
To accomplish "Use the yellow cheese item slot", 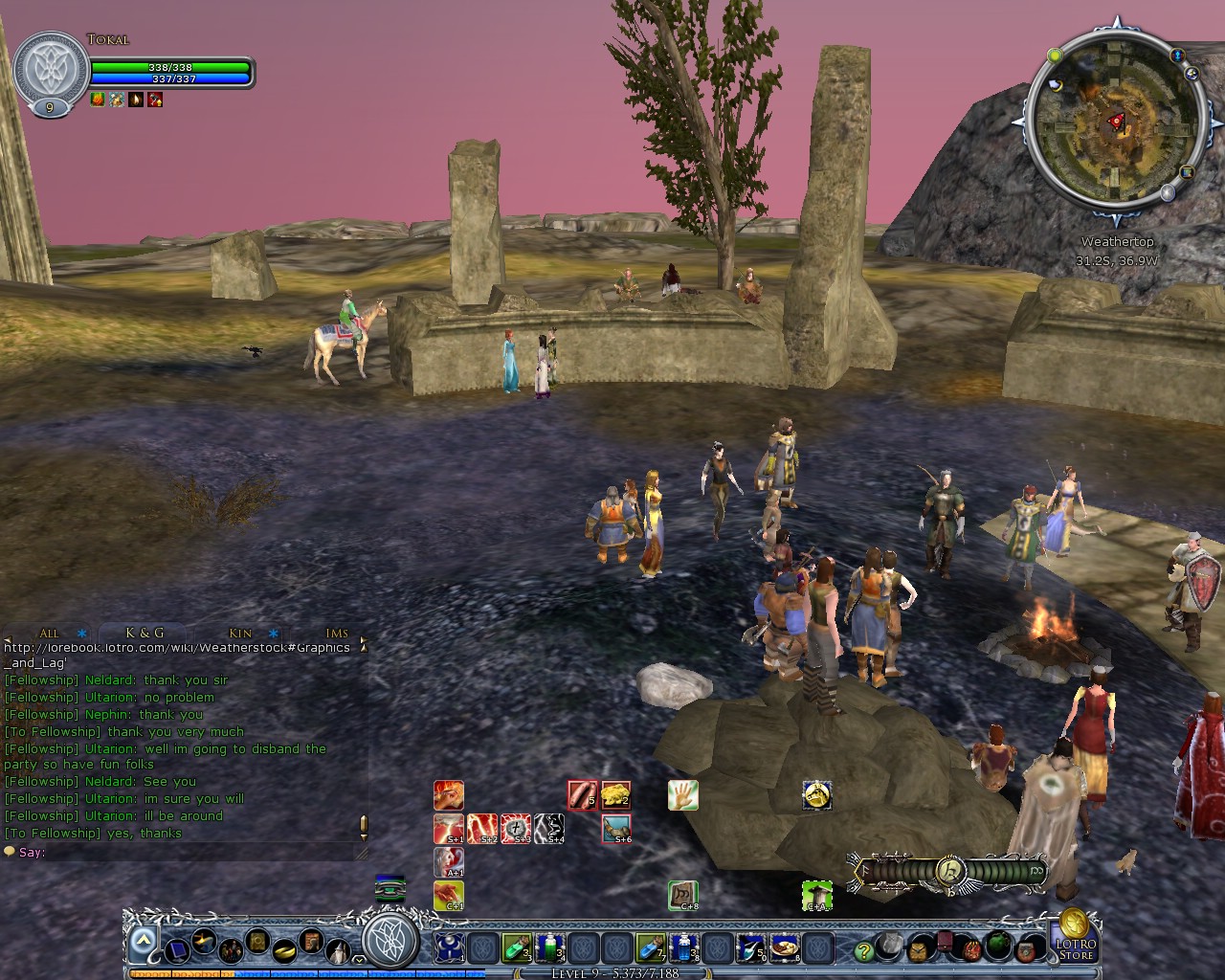I will (615, 794).
